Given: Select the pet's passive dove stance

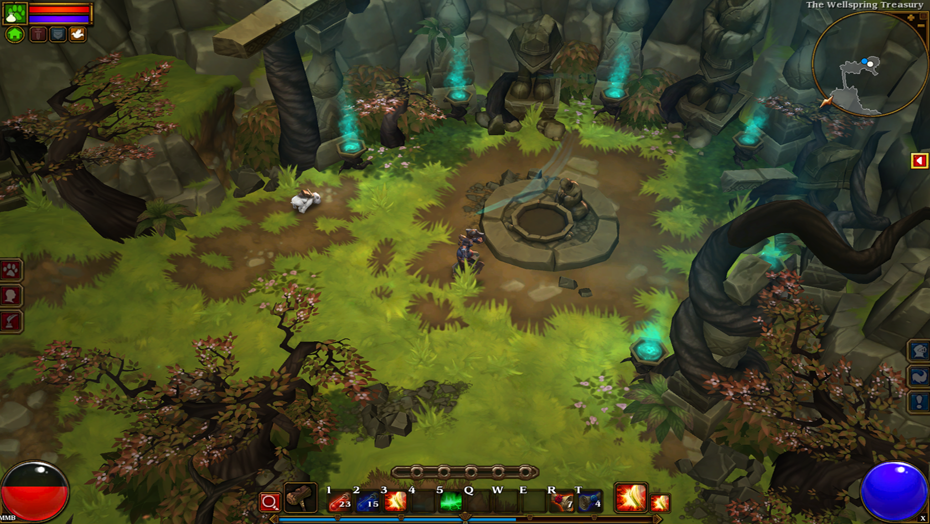Looking at the screenshot, I should pos(77,35).
